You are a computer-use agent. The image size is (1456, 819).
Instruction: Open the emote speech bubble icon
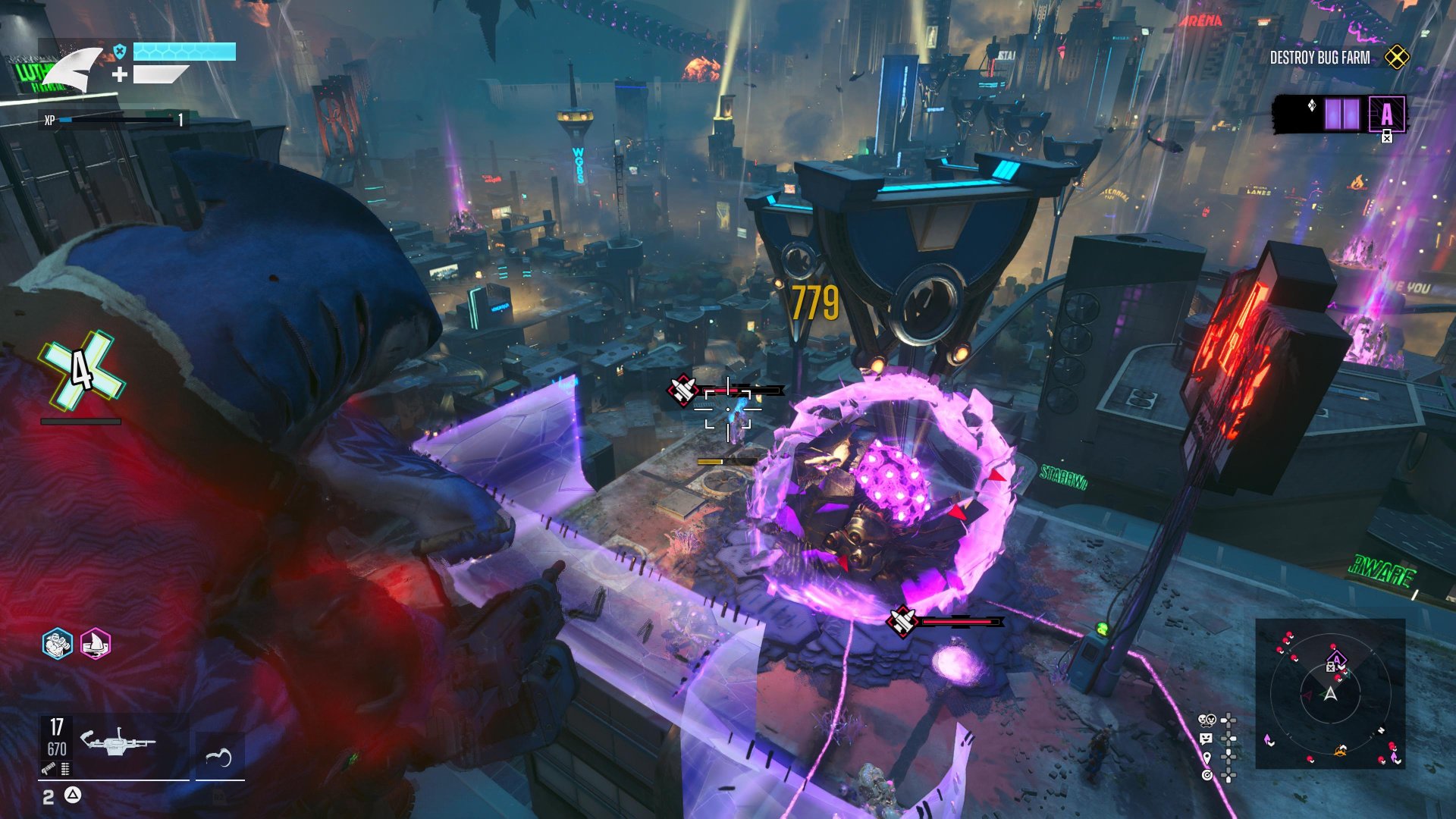pyautogui.click(x=1207, y=739)
